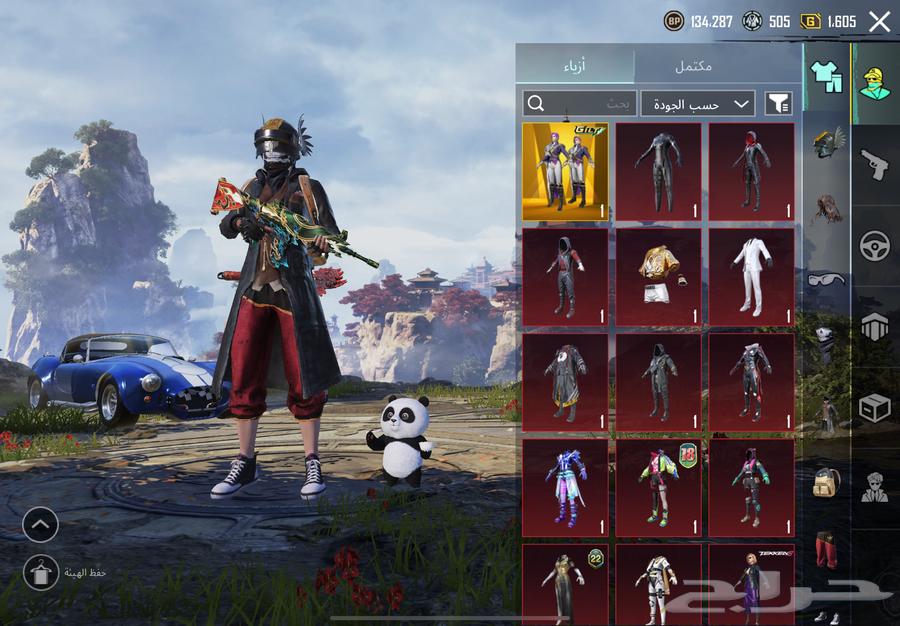This screenshot has height=626, width=900.
Task: Click the حفظ الهيئة save look button
Action: tap(41, 572)
